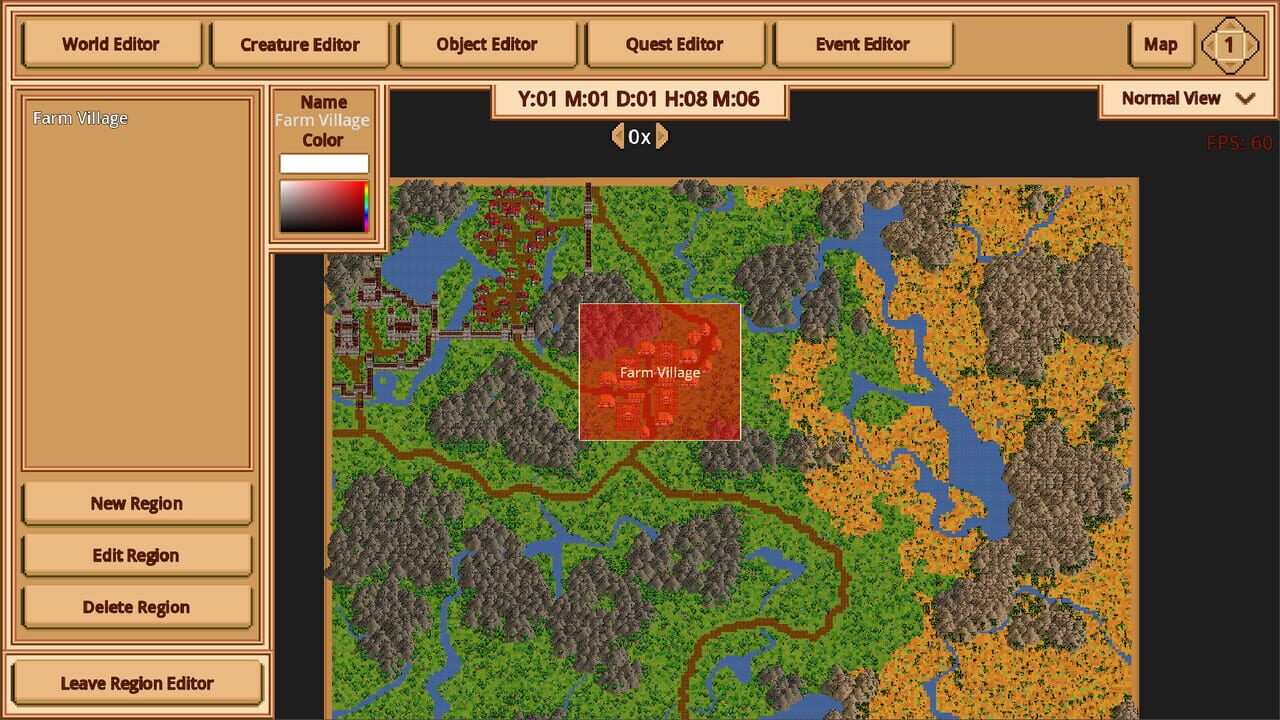The height and width of the screenshot is (720, 1280).
Task: Click the right arrow to increase game speed
Action: [663, 137]
